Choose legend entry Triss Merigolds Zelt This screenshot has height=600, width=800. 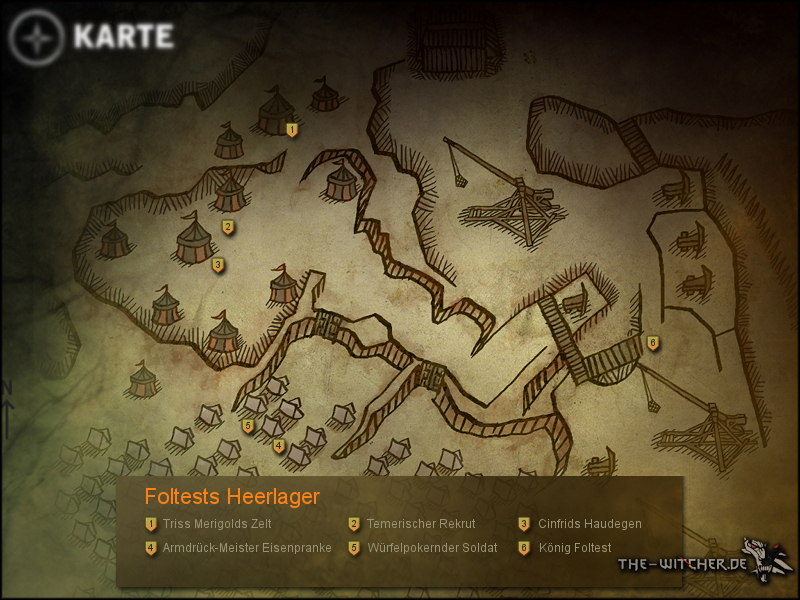217,523
